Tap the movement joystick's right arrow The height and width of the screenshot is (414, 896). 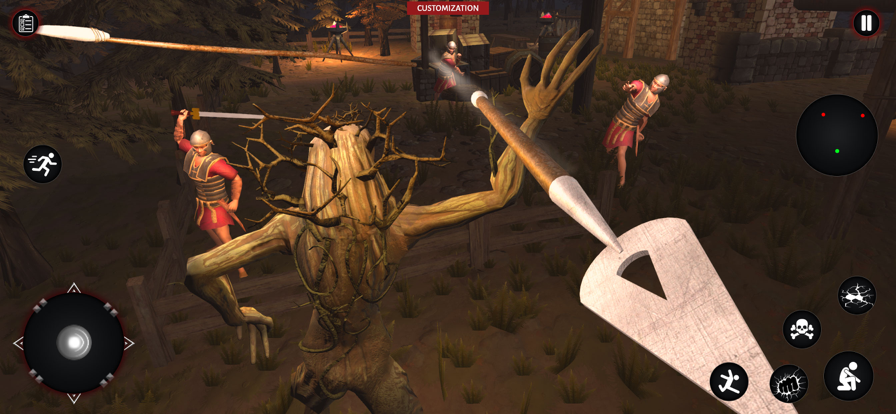coord(129,343)
